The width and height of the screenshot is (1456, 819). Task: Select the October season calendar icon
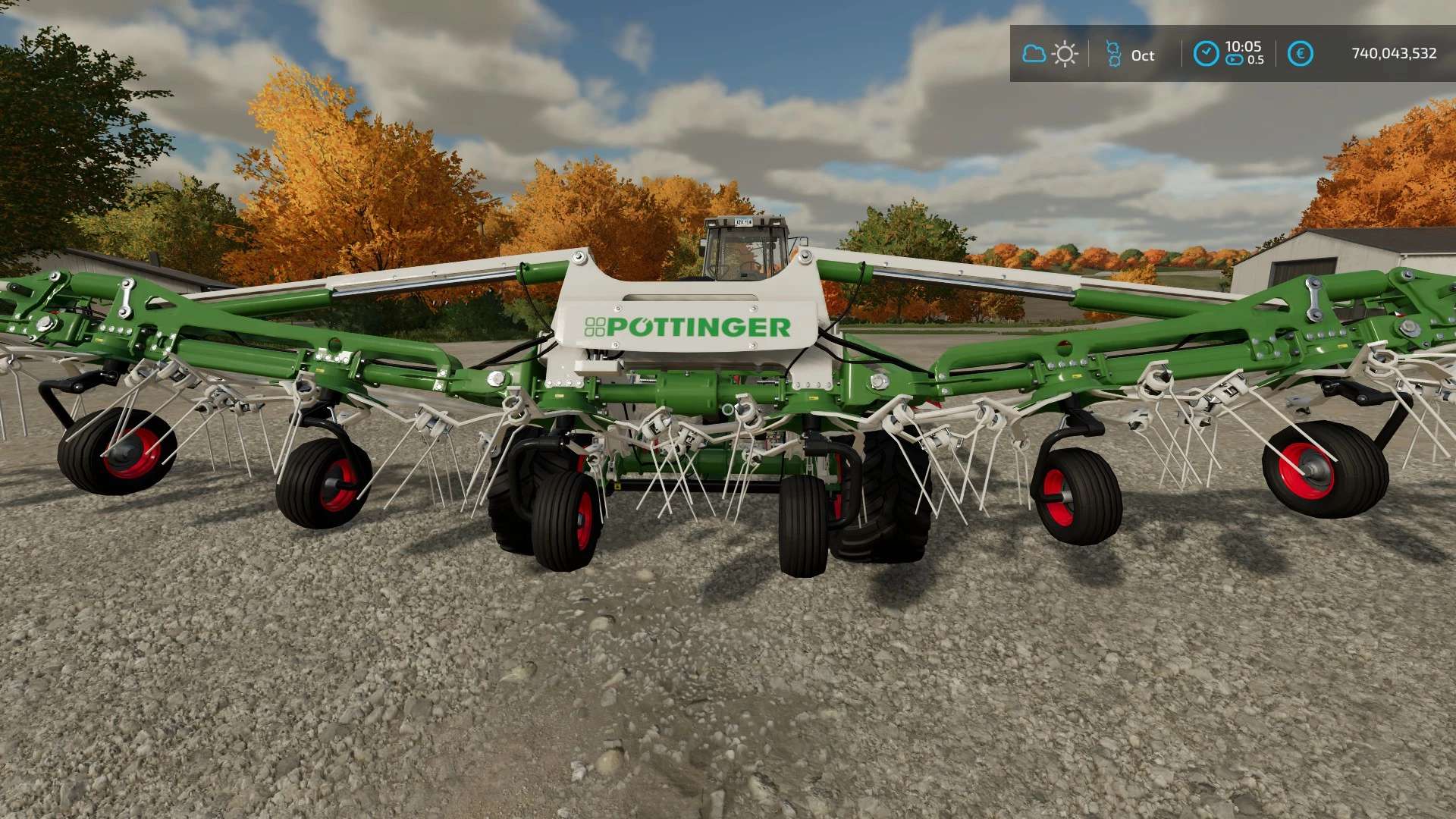pos(1113,54)
